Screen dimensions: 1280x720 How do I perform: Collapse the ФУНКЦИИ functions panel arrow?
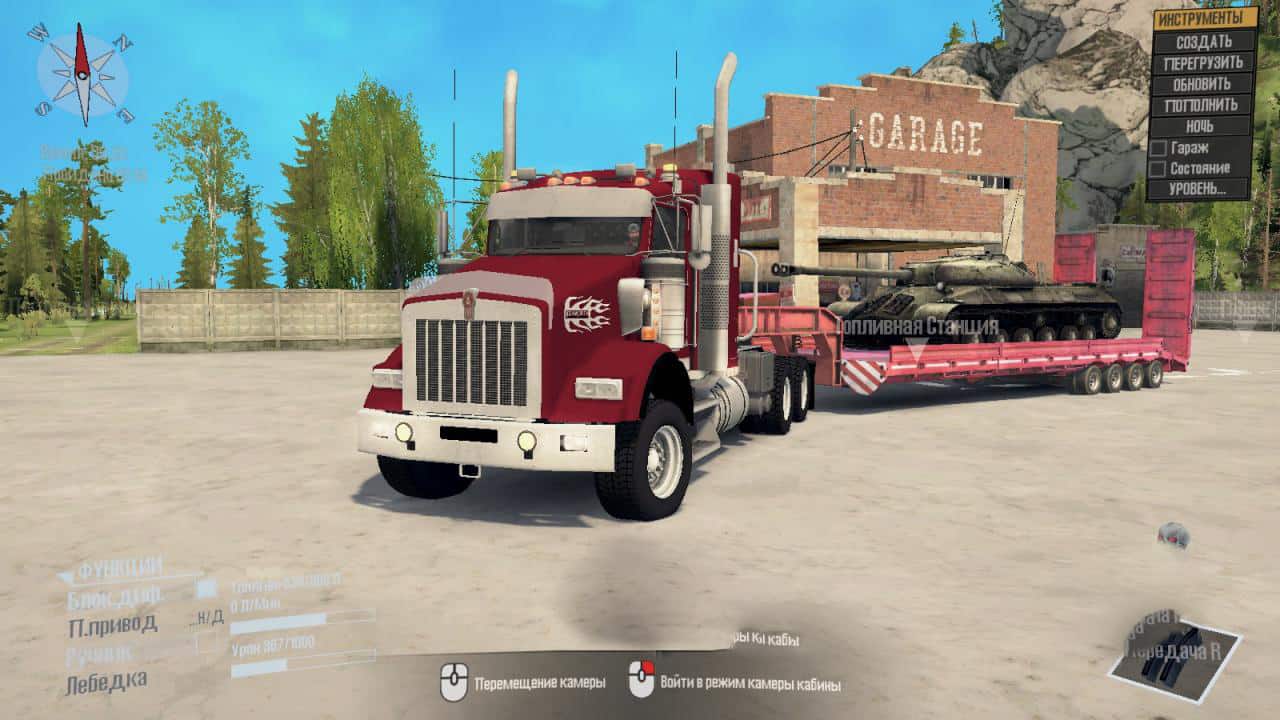click(66, 575)
